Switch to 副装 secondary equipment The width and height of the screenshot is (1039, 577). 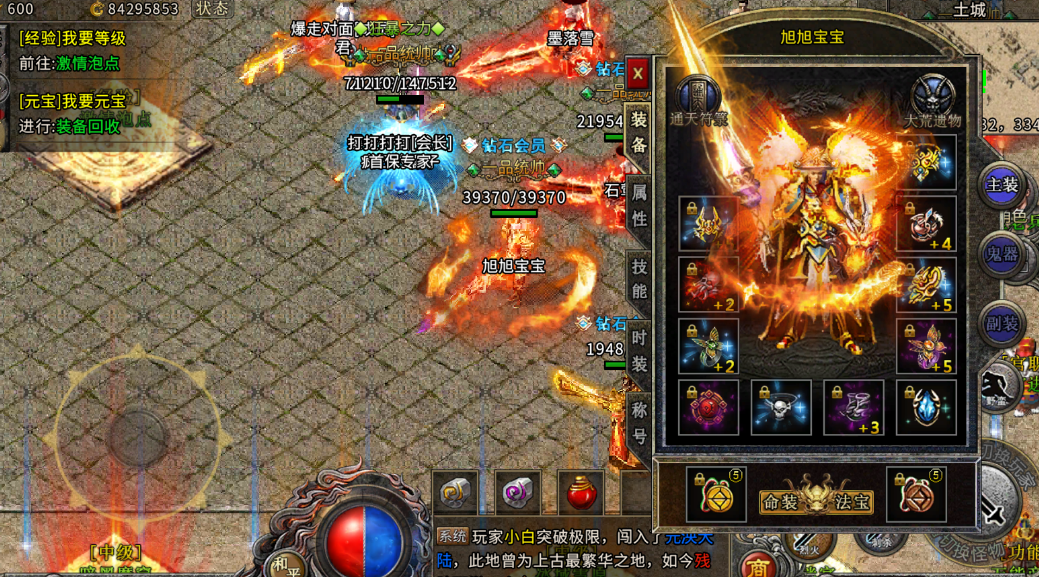(1002, 324)
